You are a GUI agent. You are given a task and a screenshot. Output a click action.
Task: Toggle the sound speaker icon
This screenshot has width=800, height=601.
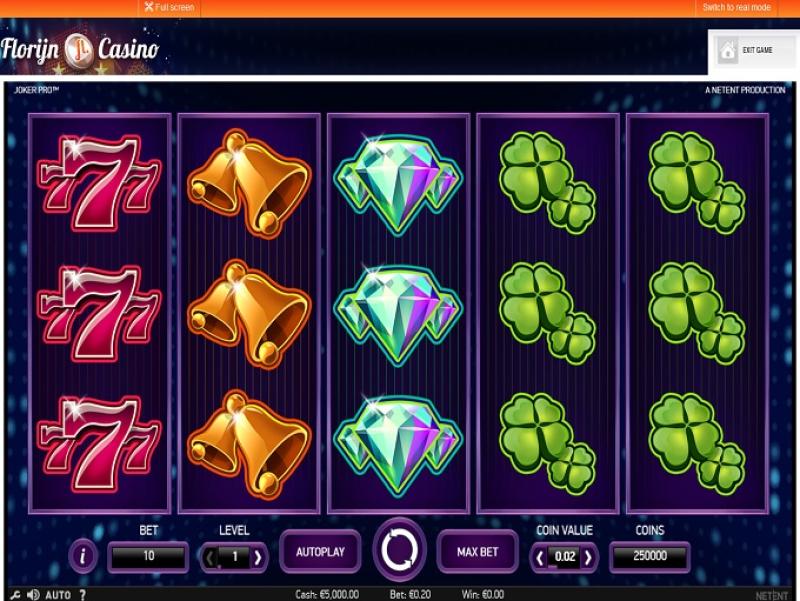(32, 595)
